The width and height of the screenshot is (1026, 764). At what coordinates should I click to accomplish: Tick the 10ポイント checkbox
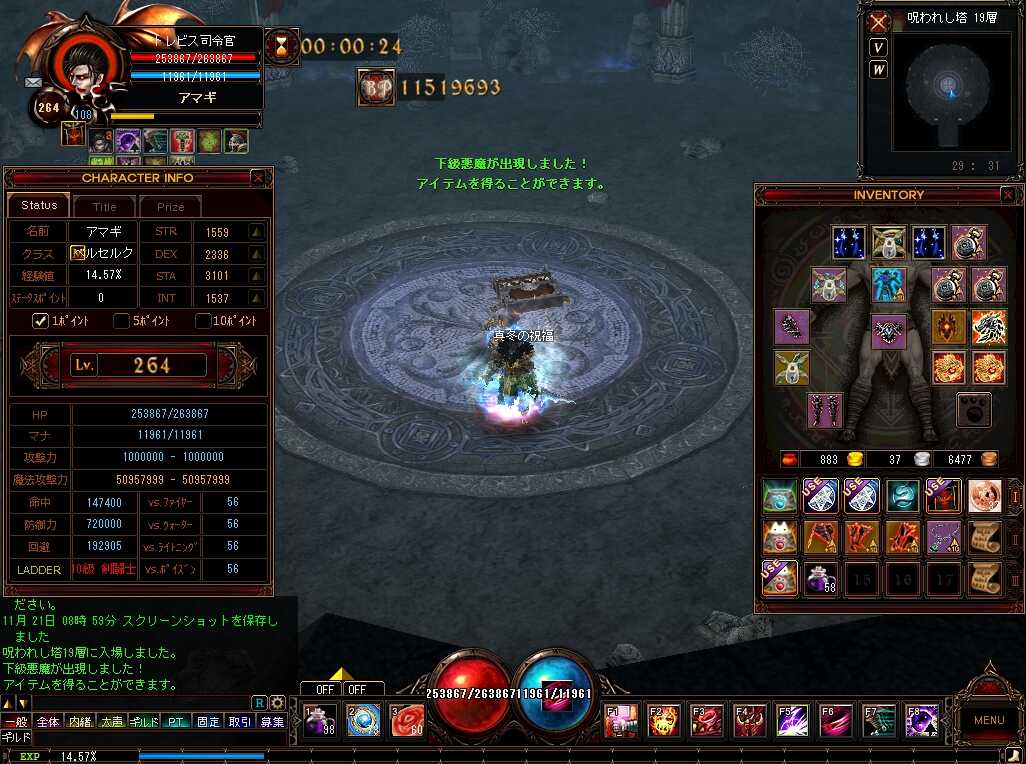coord(203,321)
